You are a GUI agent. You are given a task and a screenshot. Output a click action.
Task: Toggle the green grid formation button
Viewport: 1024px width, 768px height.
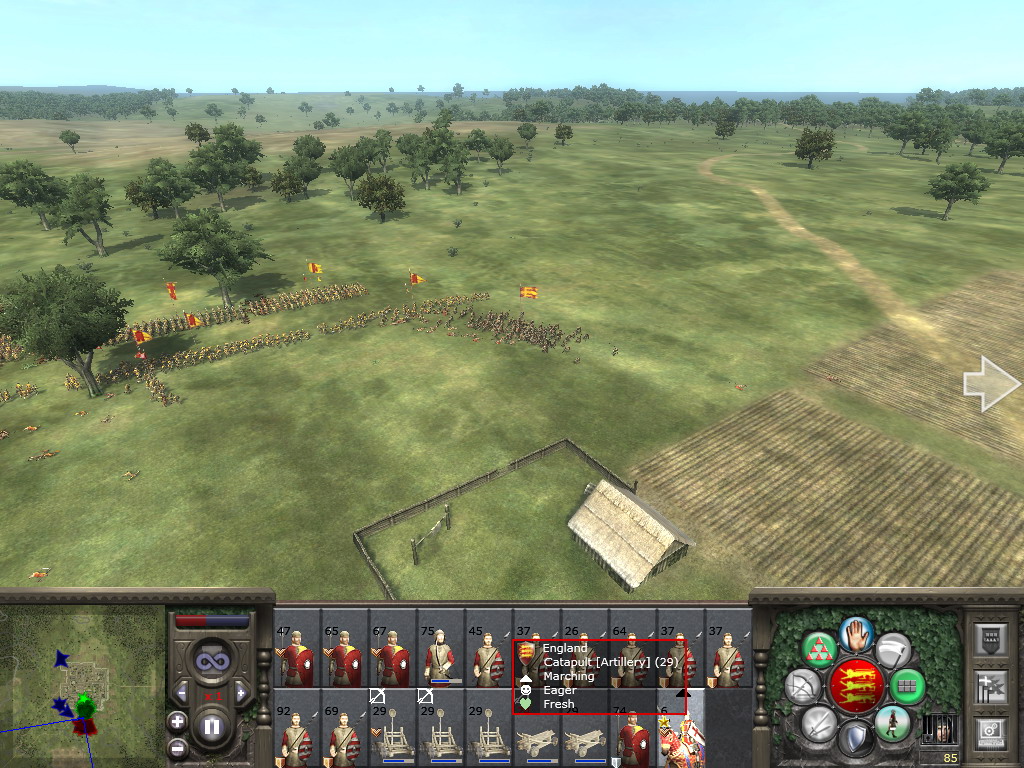[907, 686]
